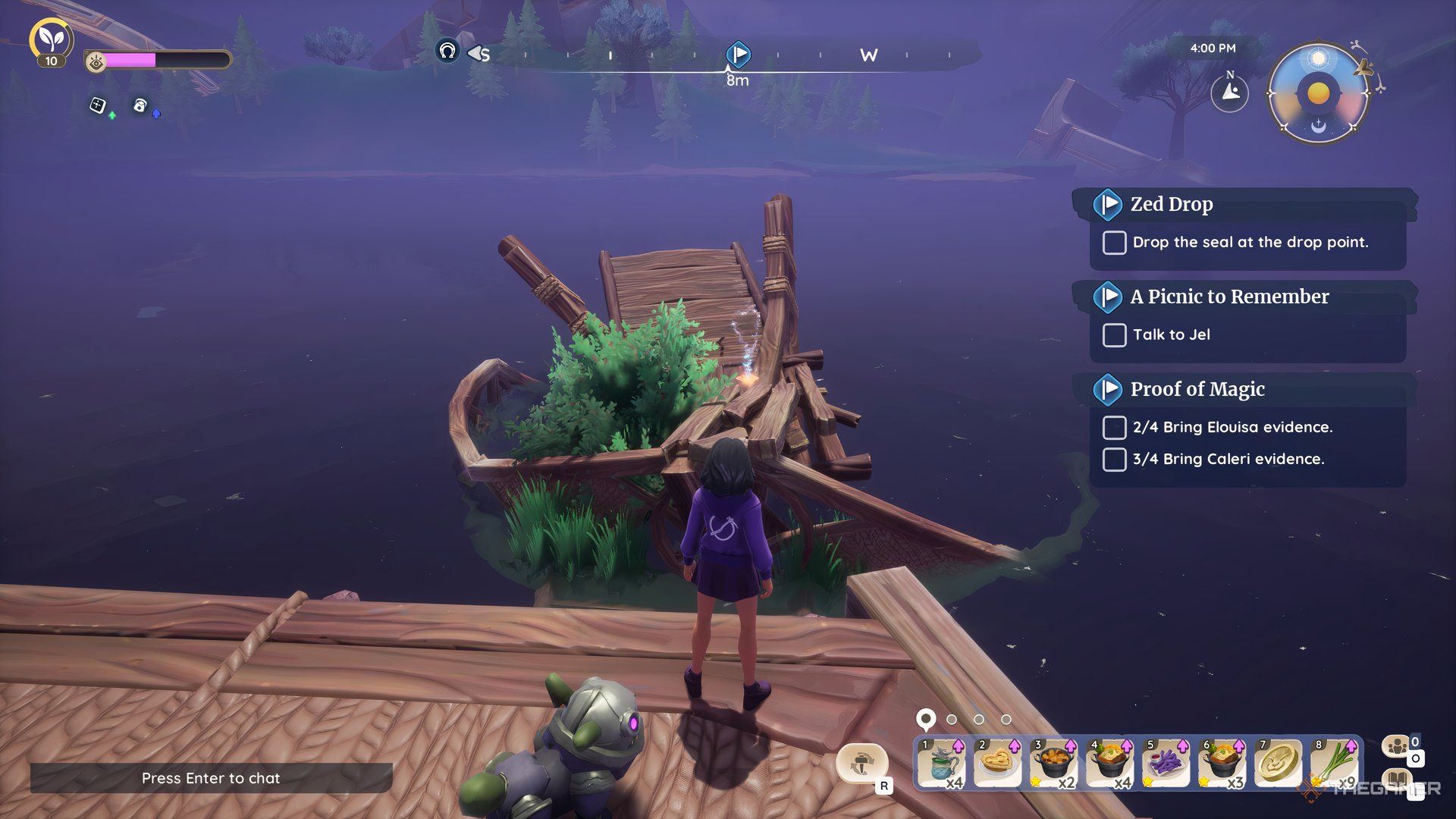Choose the green onions in hotbar slot 8

(1333, 763)
